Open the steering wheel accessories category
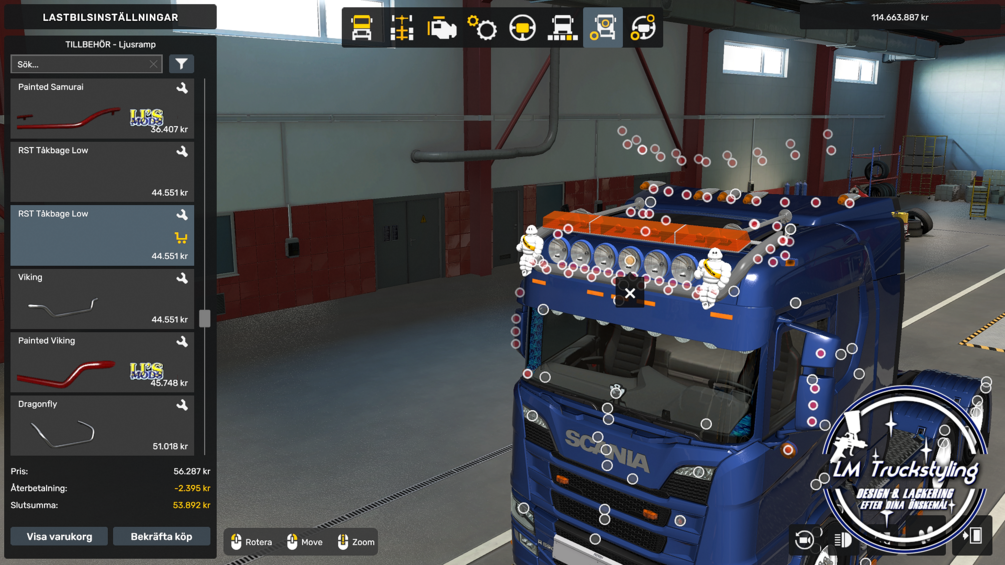 click(x=643, y=28)
